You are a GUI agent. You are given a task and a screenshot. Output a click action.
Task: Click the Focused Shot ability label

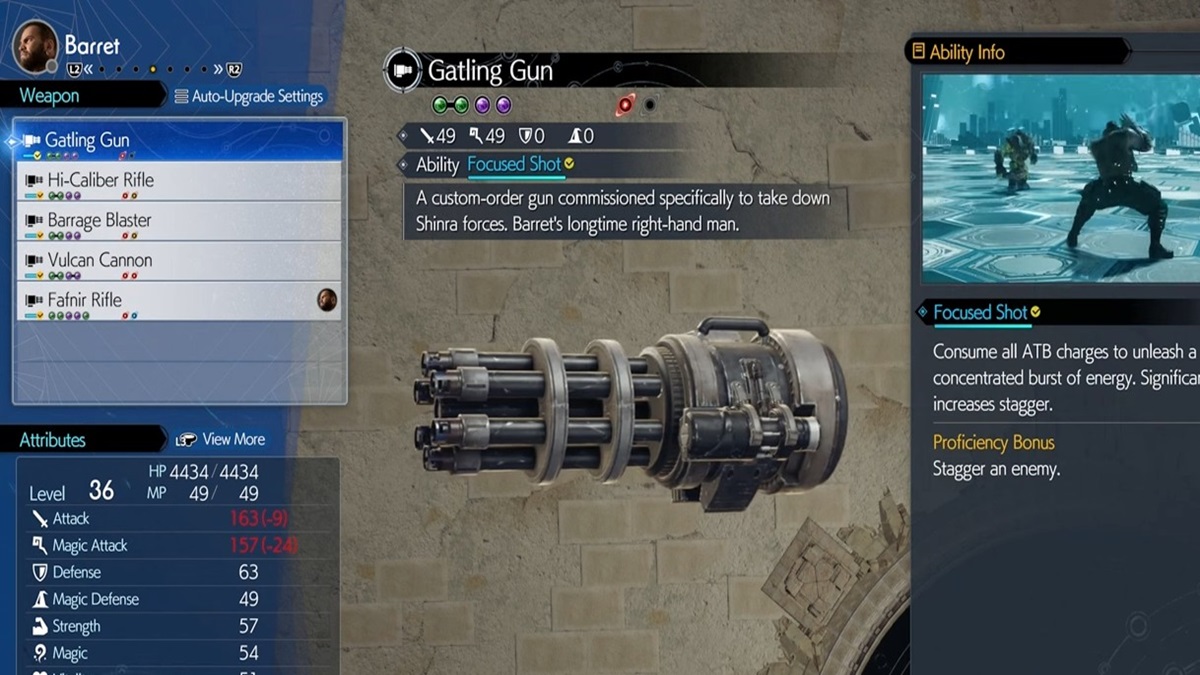[515, 165]
